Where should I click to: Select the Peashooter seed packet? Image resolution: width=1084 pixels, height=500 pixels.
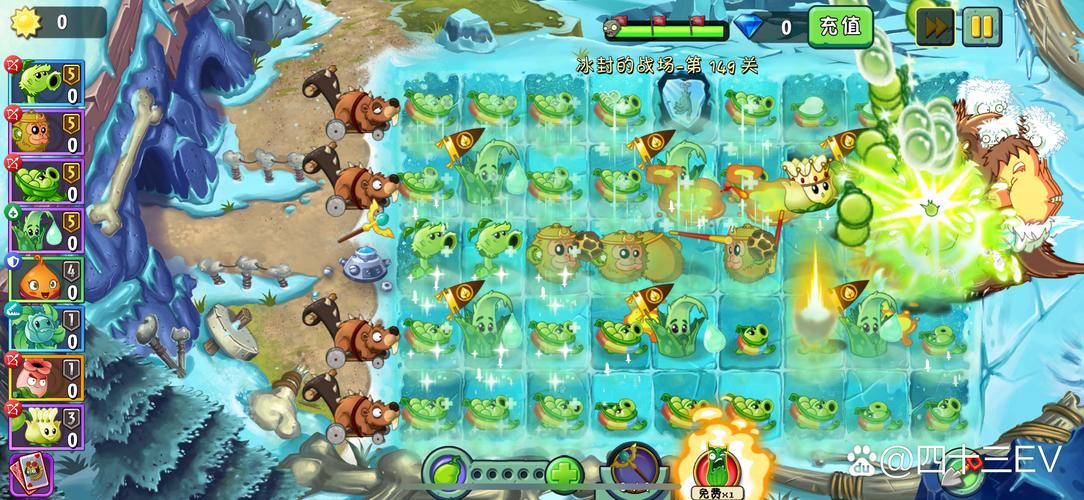tap(46, 82)
